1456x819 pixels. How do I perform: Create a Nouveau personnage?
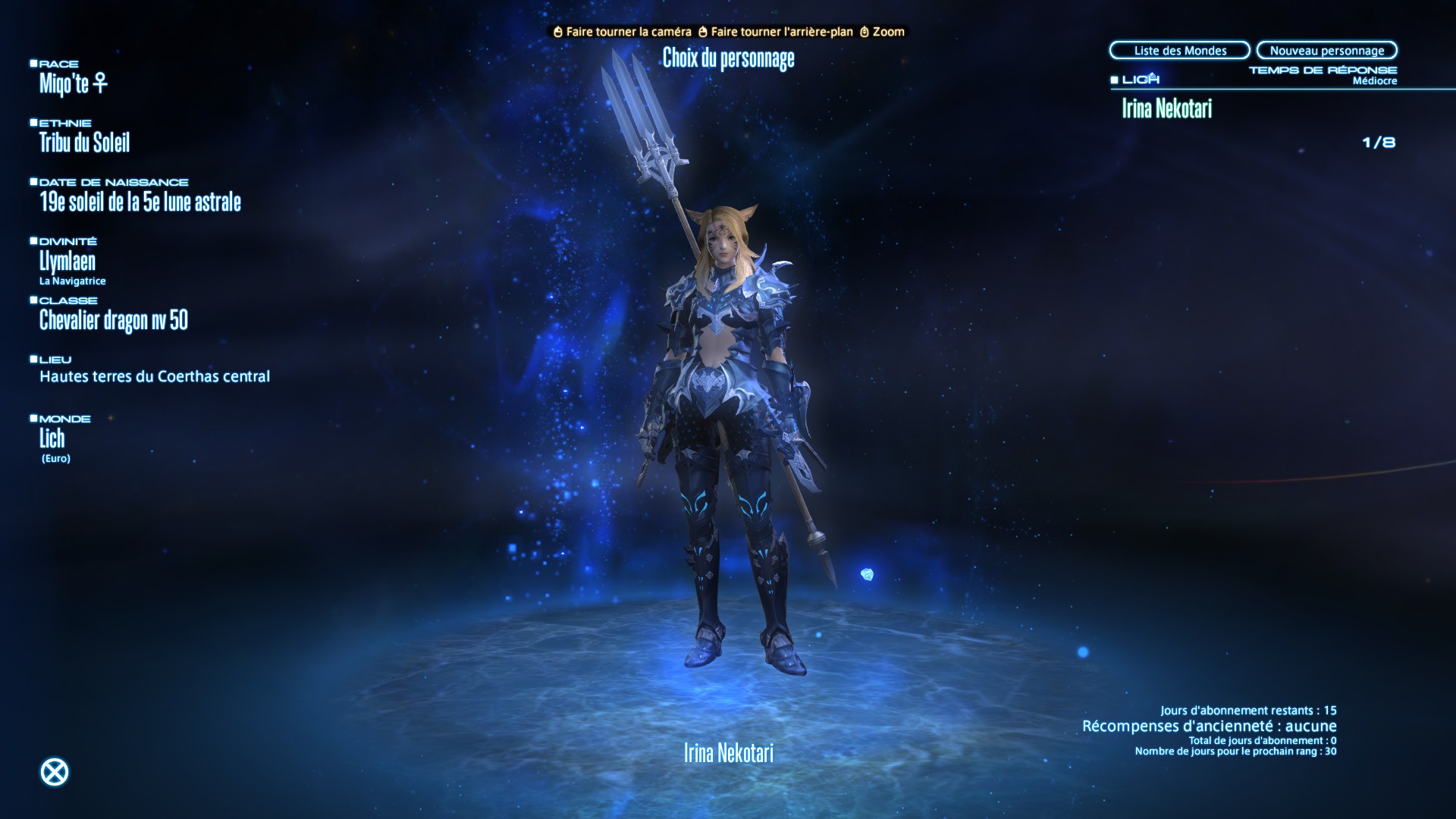(x=1326, y=51)
